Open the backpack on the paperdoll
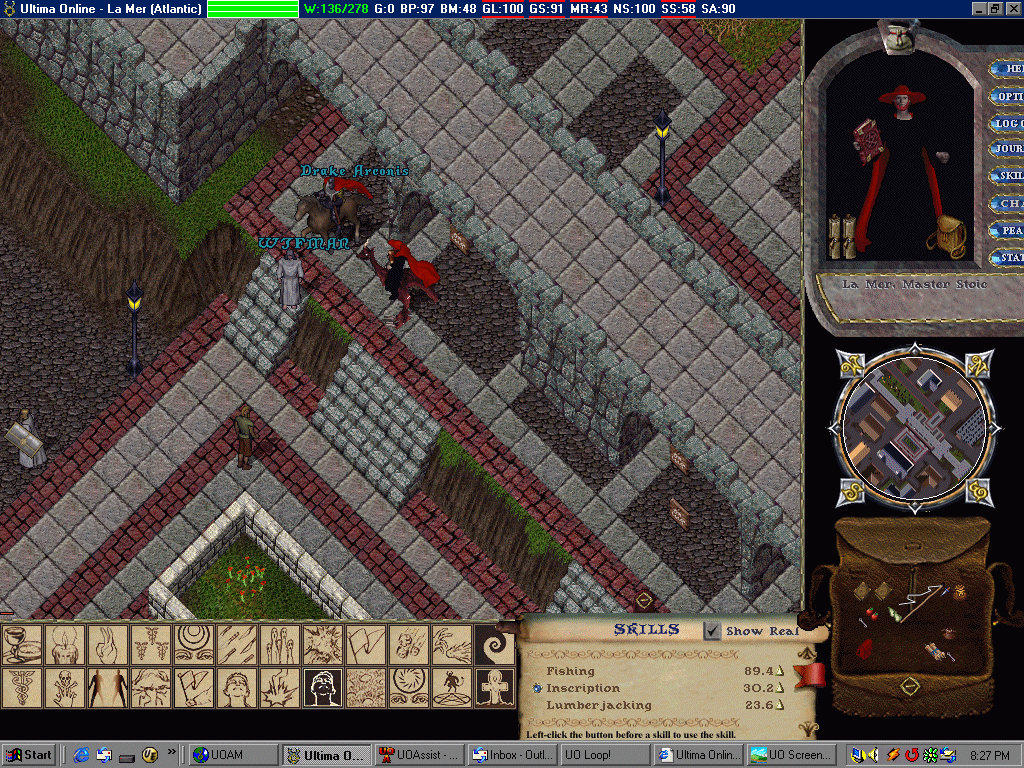1024x768 pixels. (944, 236)
